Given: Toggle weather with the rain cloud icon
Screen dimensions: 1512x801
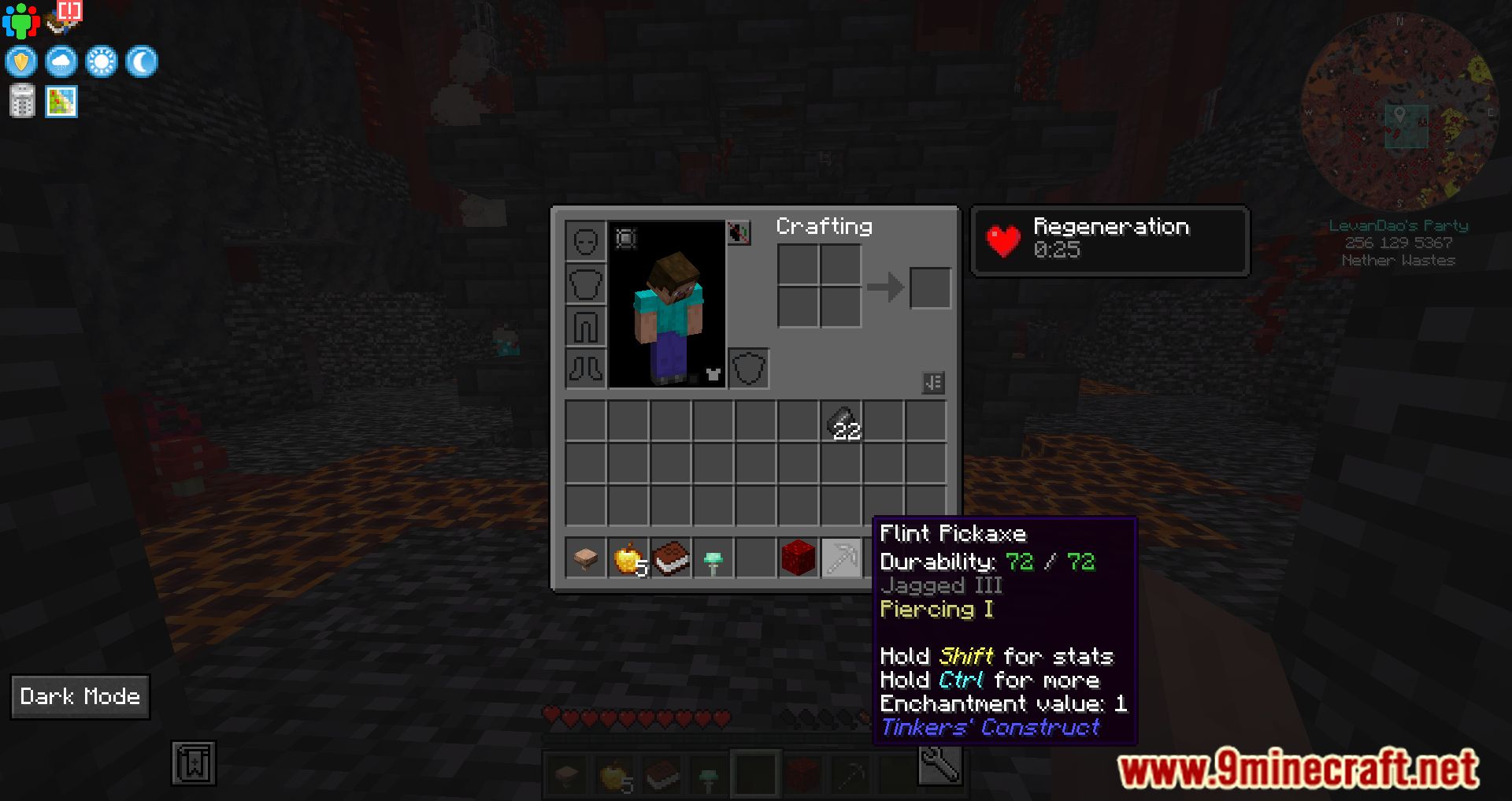Looking at the screenshot, I should pos(61,61).
